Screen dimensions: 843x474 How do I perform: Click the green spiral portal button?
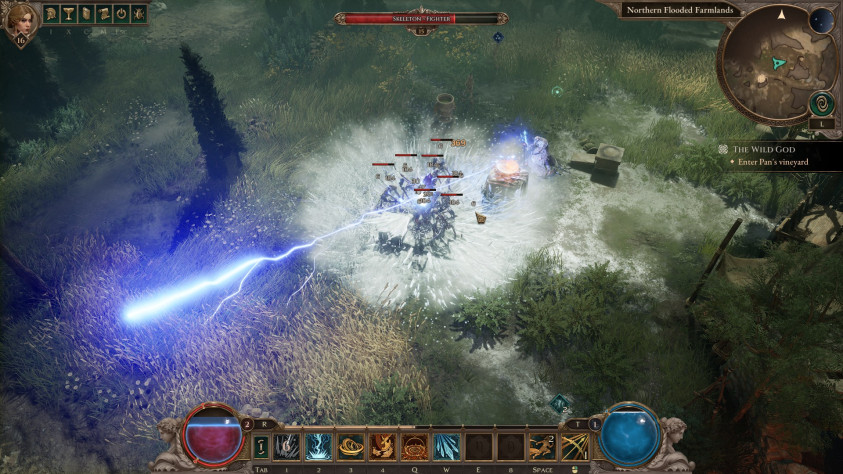coord(820,101)
